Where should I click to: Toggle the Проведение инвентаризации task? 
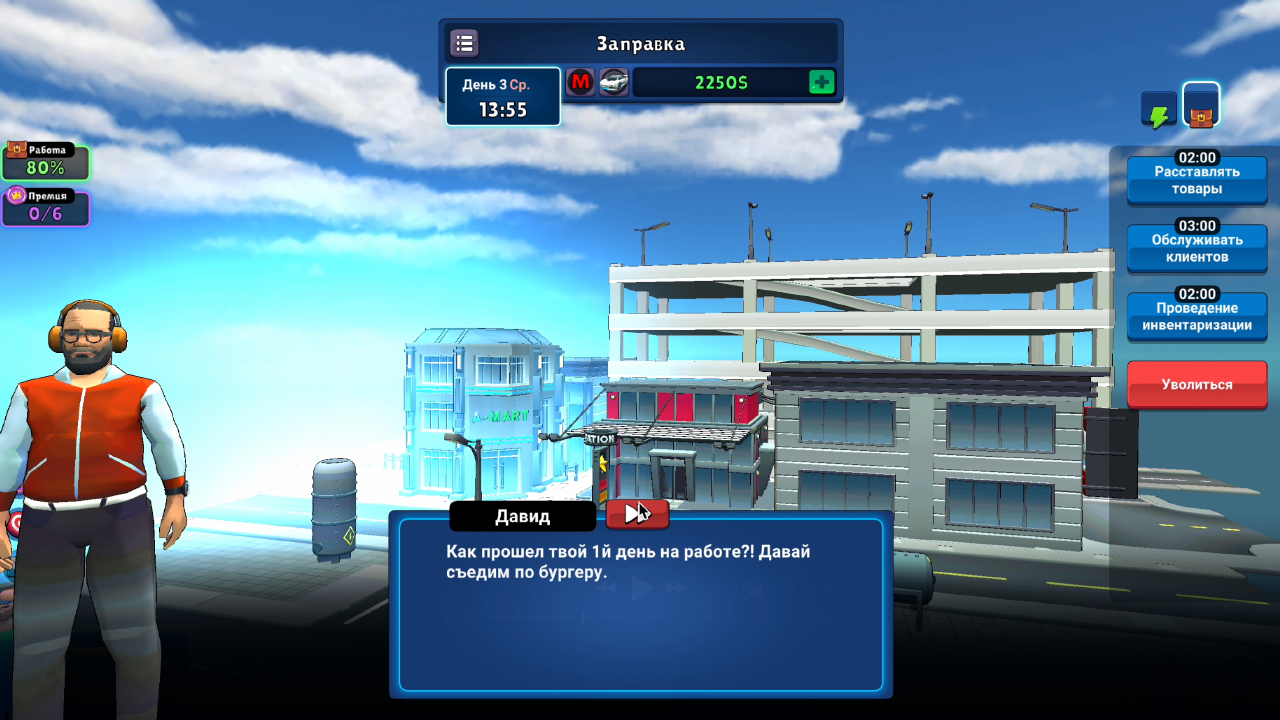[1196, 317]
